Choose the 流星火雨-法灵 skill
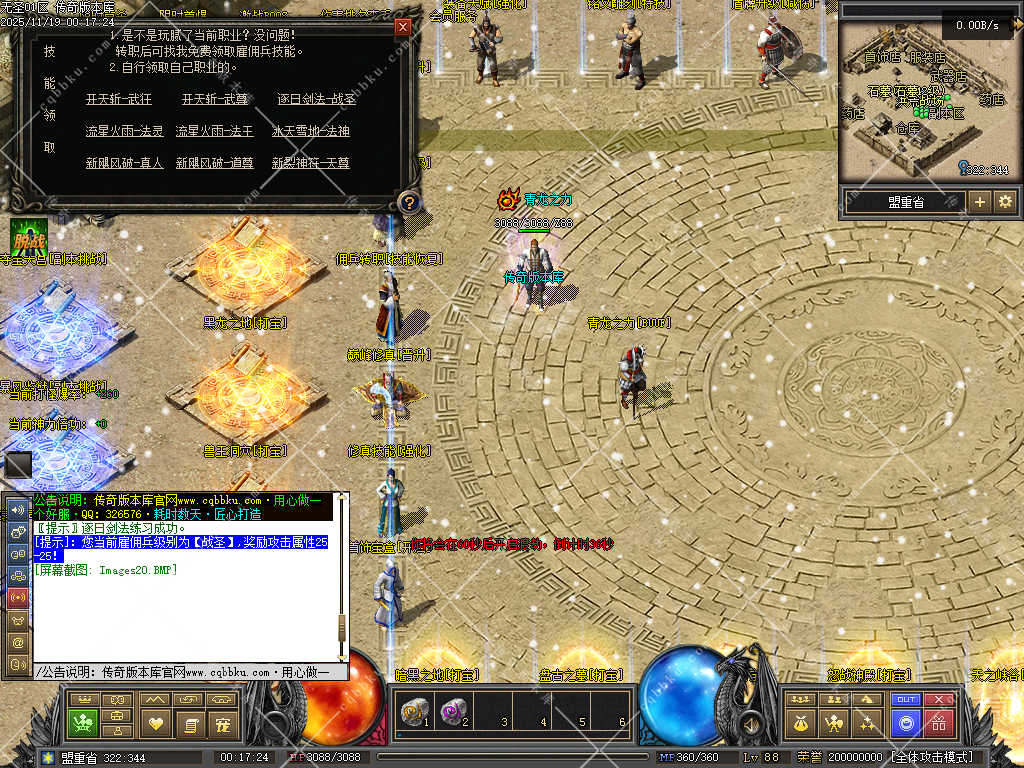 click(124, 131)
